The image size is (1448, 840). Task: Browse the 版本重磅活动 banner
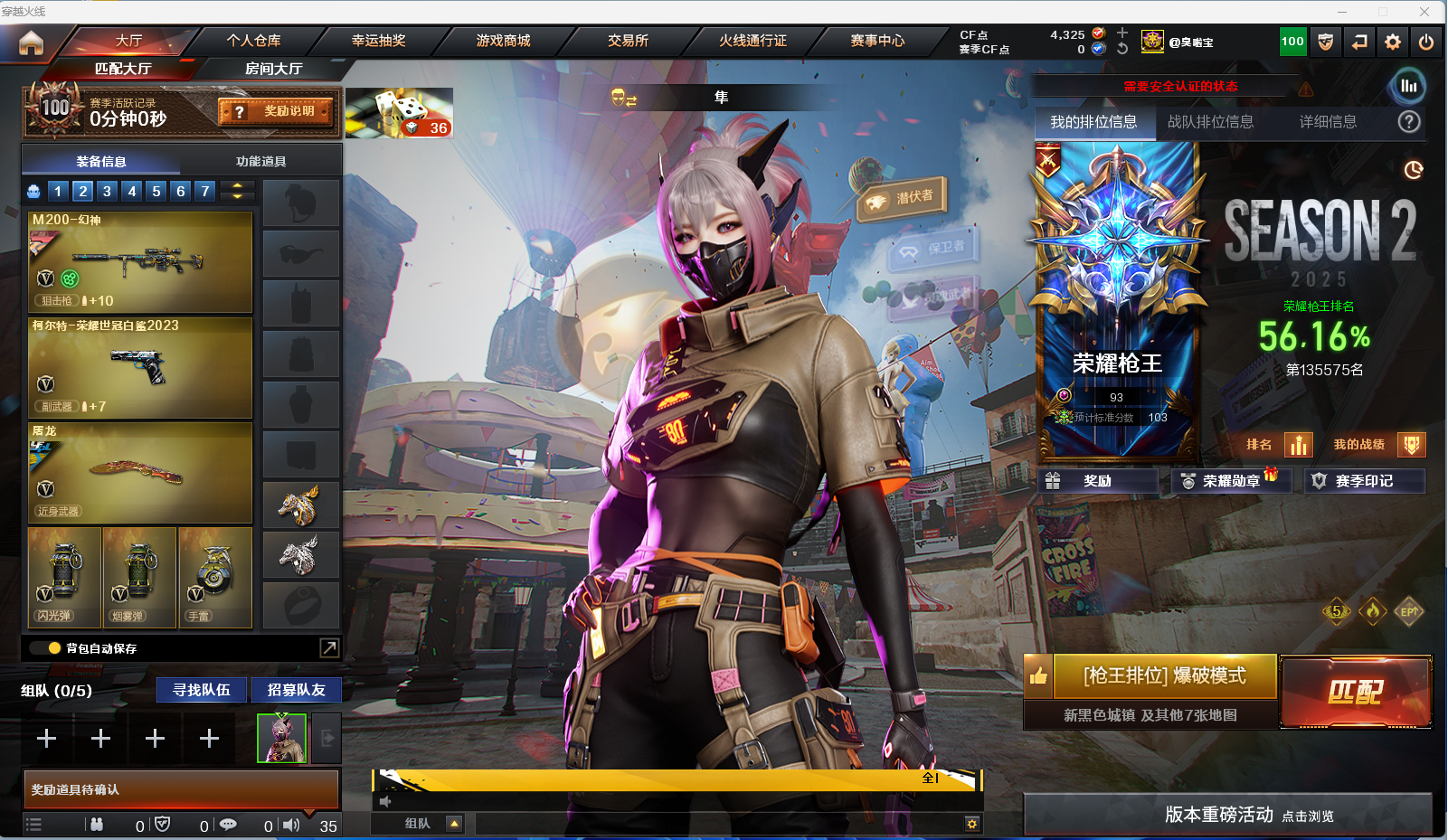click(x=1227, y=815)
